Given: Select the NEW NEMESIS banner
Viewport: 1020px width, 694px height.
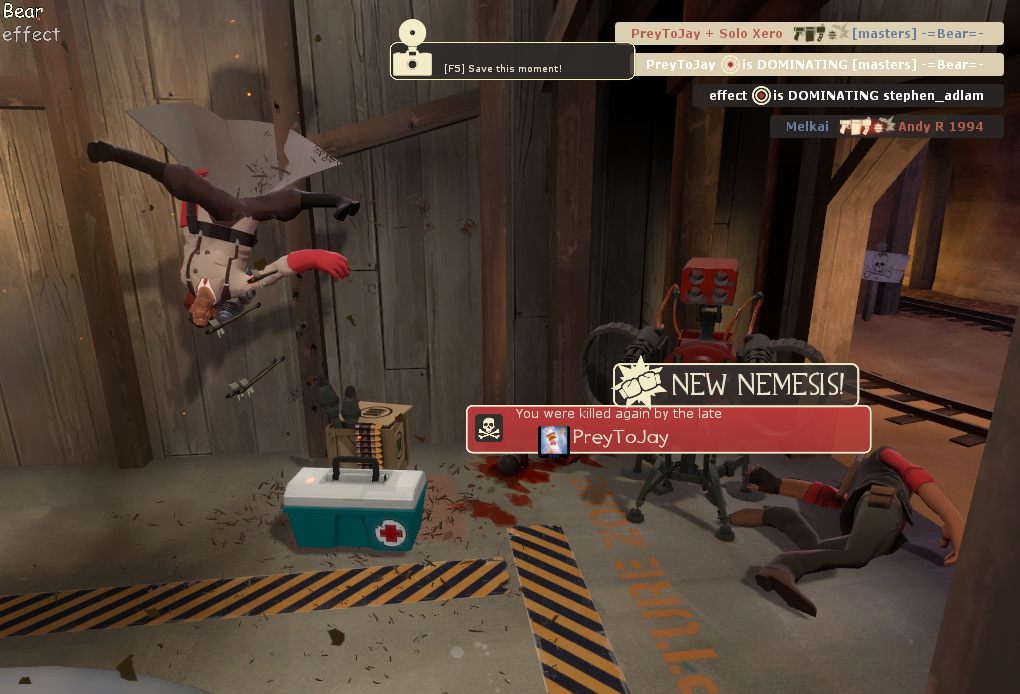Looking at the screenshot, I should 736,384.
